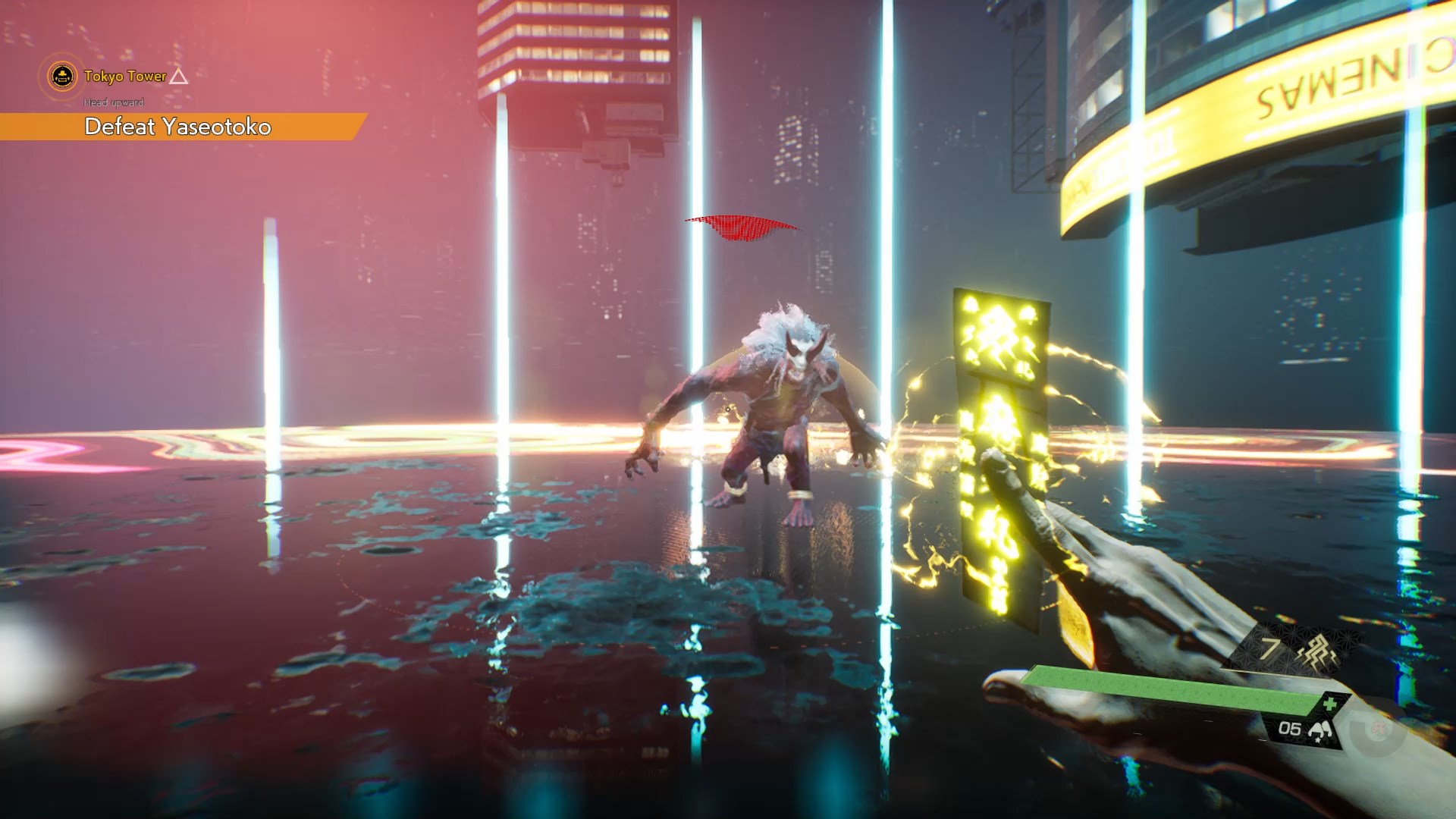Viewport: 1456px width, 819px height.
Task: Open the Tokyo Tower quest tracker icon
Action: click(x=61, y=76)
